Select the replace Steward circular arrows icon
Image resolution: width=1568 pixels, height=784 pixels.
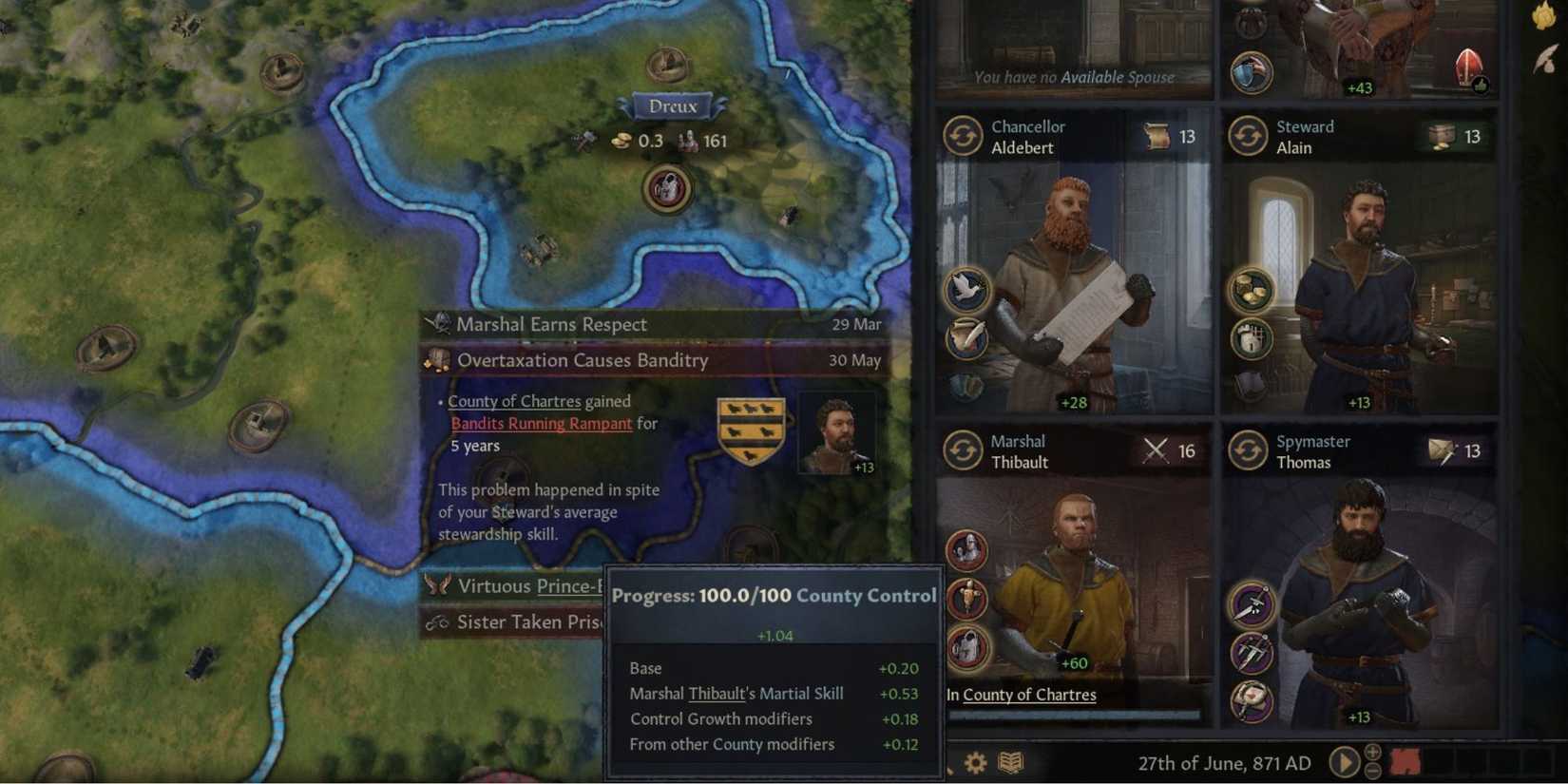[1247, 135]
